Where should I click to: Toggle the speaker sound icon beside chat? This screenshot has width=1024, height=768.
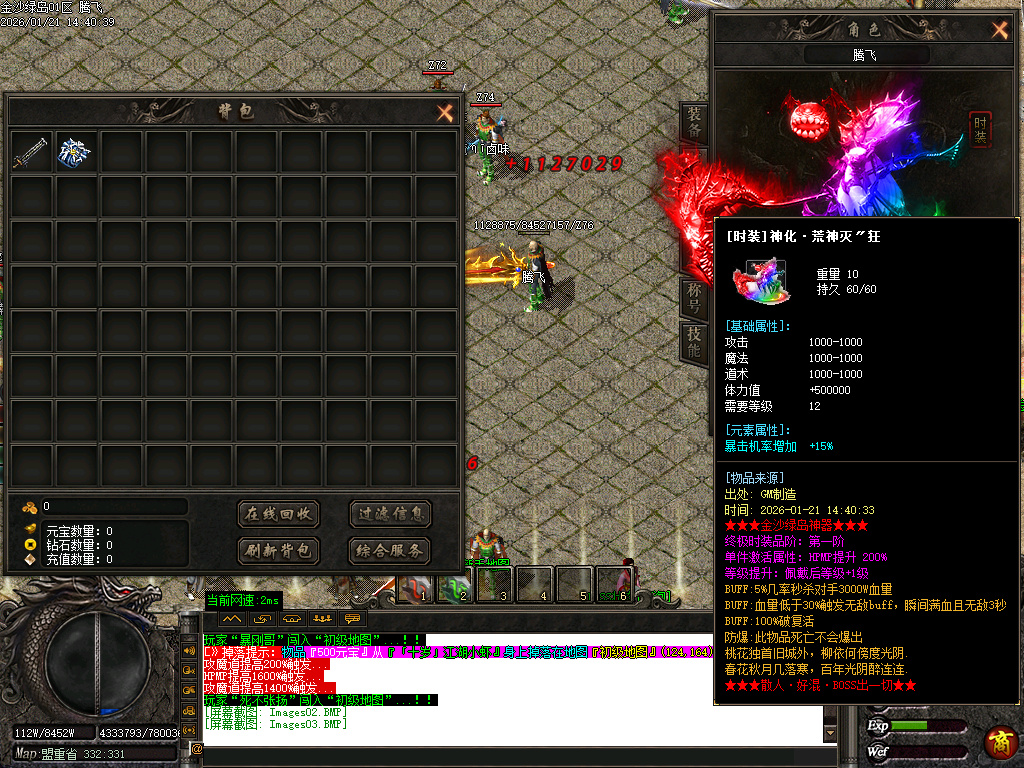190,648
